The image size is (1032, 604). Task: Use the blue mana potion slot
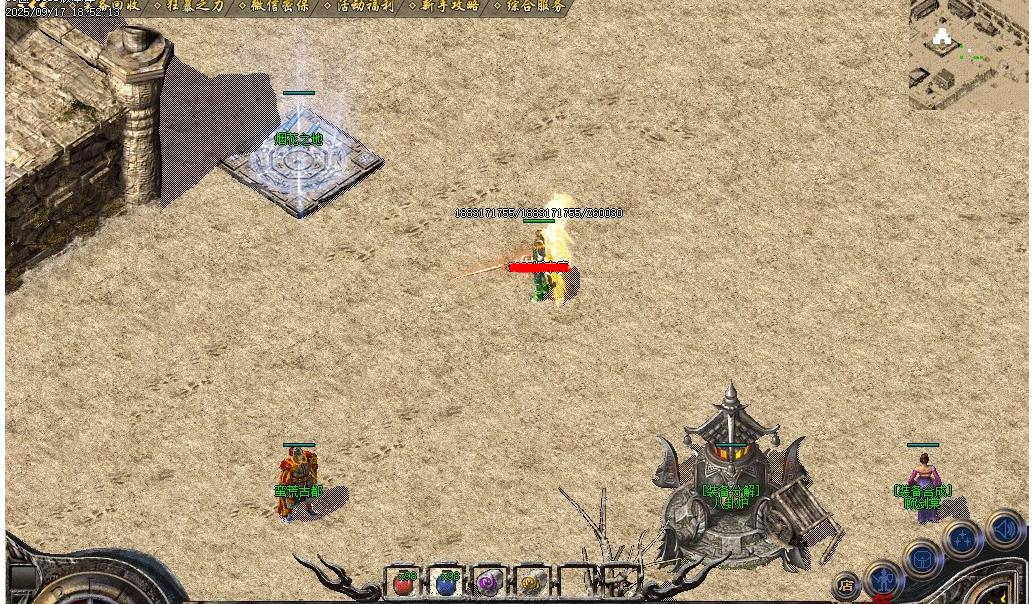click(447, 583)
